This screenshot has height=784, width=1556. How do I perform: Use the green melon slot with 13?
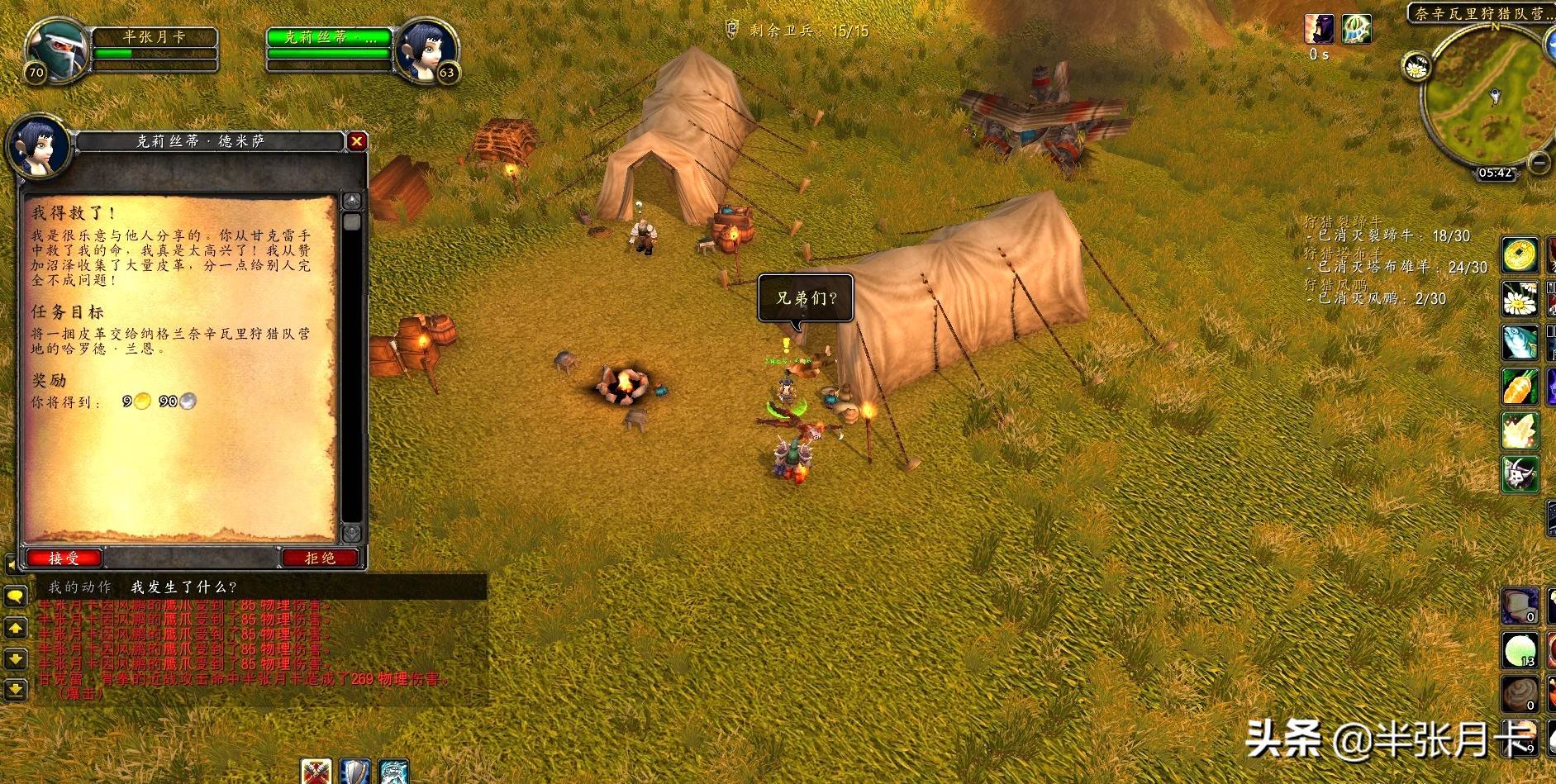pyautogui.click(x=1520, y=650)
